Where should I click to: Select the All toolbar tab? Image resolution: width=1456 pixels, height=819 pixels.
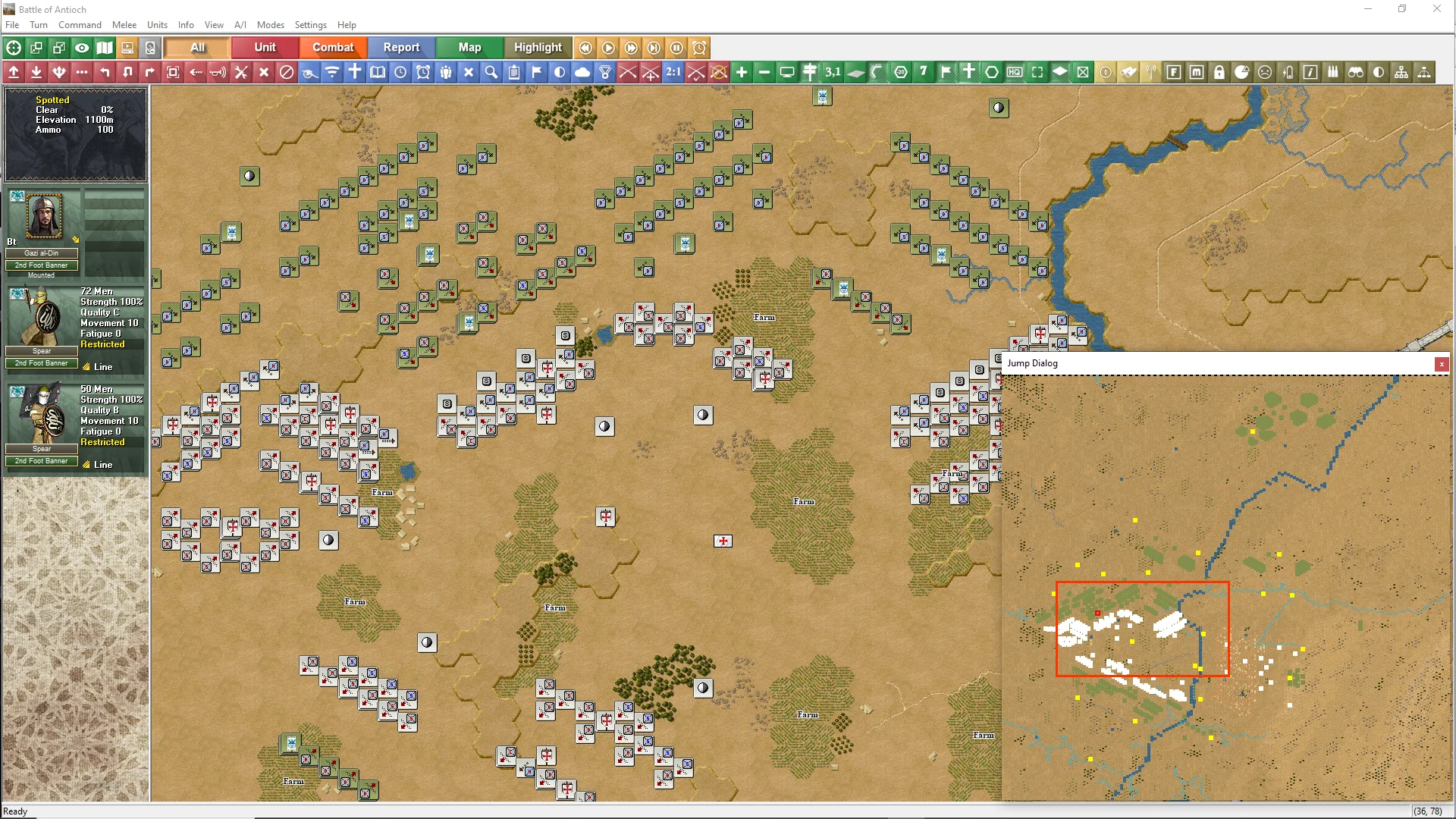click(197, 47)
